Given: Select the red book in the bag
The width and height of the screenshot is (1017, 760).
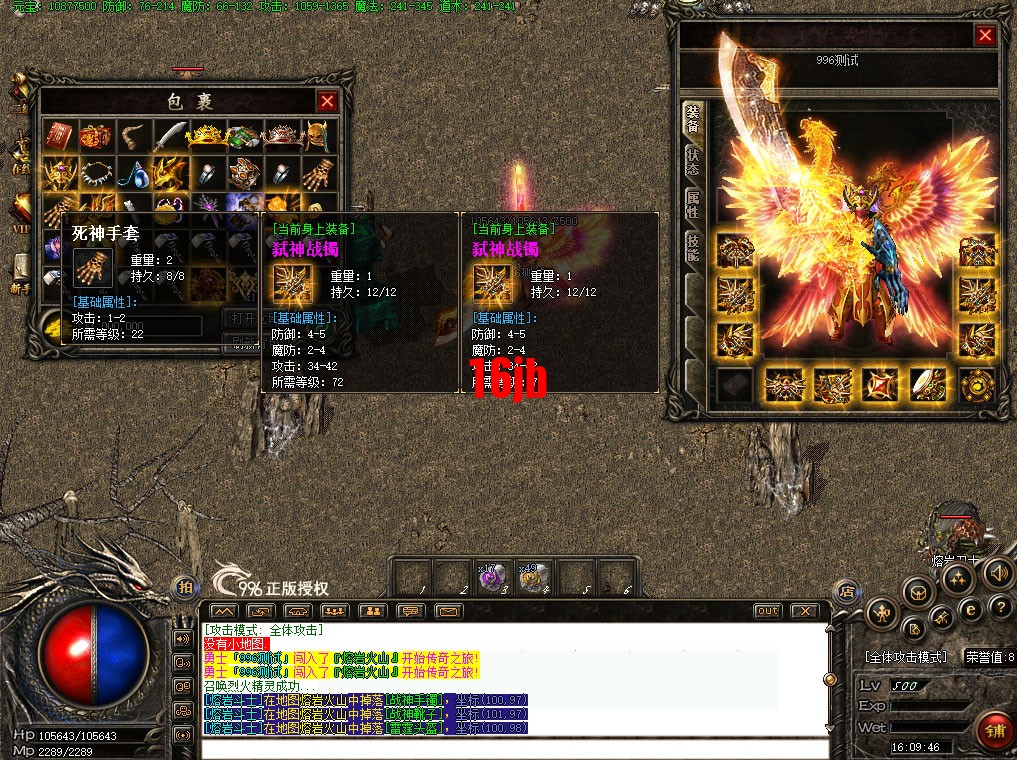Looking at the screenshot, I should point(58,135).
